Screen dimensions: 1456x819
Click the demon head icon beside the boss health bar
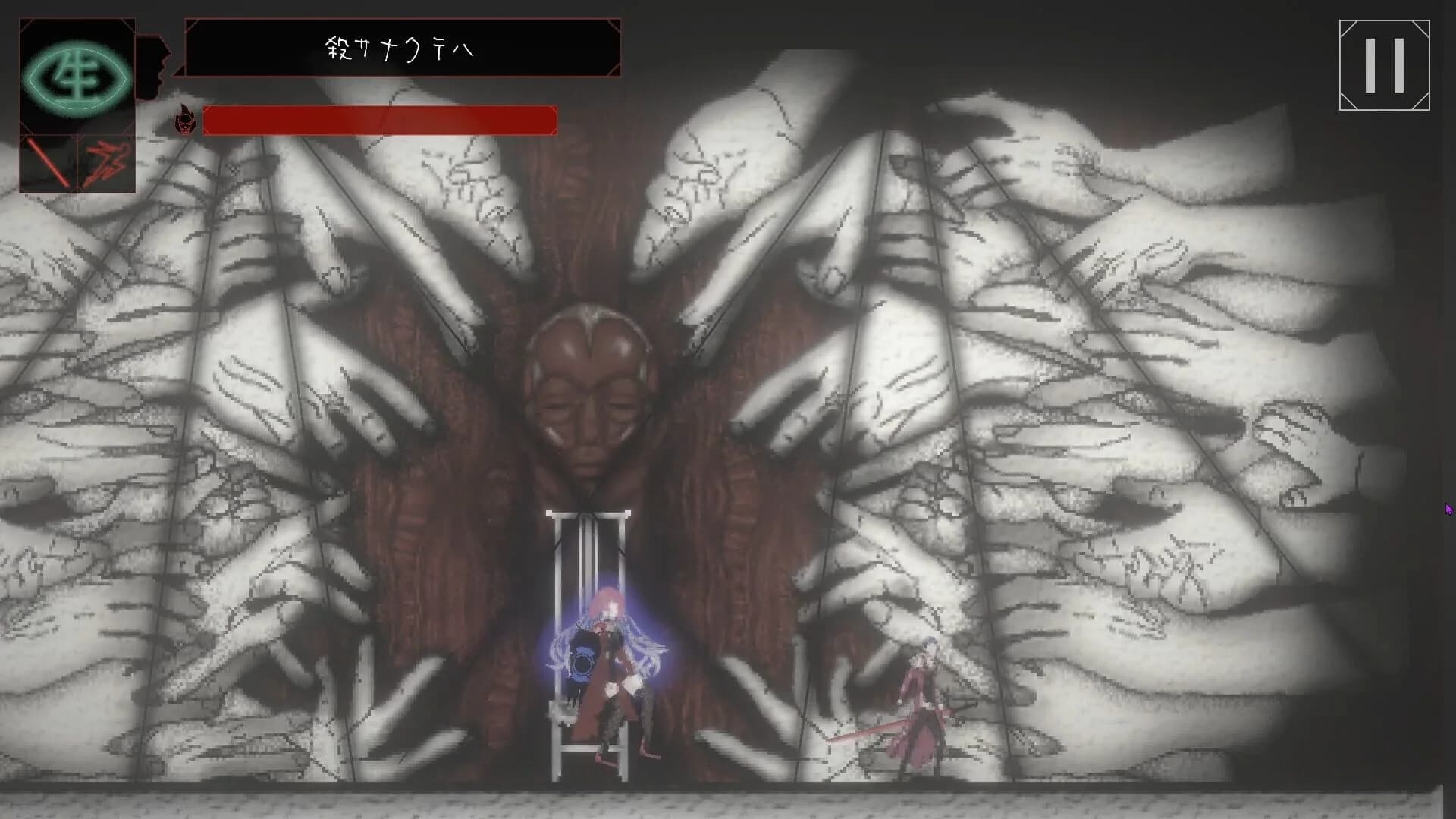click(x=184, y=121)
